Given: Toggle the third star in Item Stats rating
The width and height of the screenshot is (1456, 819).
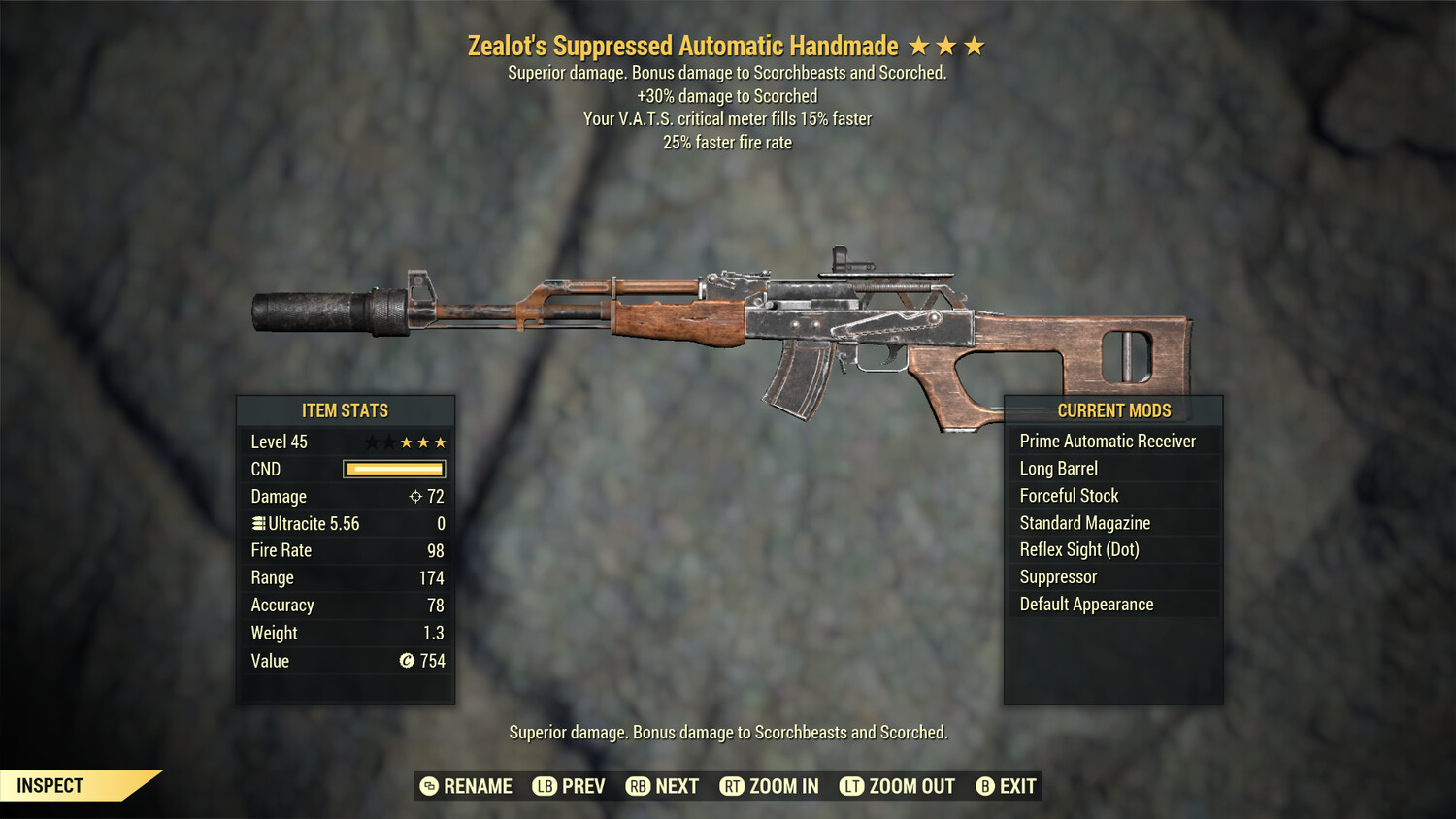Looking at the screenshot, I should (x=405, y=442).
